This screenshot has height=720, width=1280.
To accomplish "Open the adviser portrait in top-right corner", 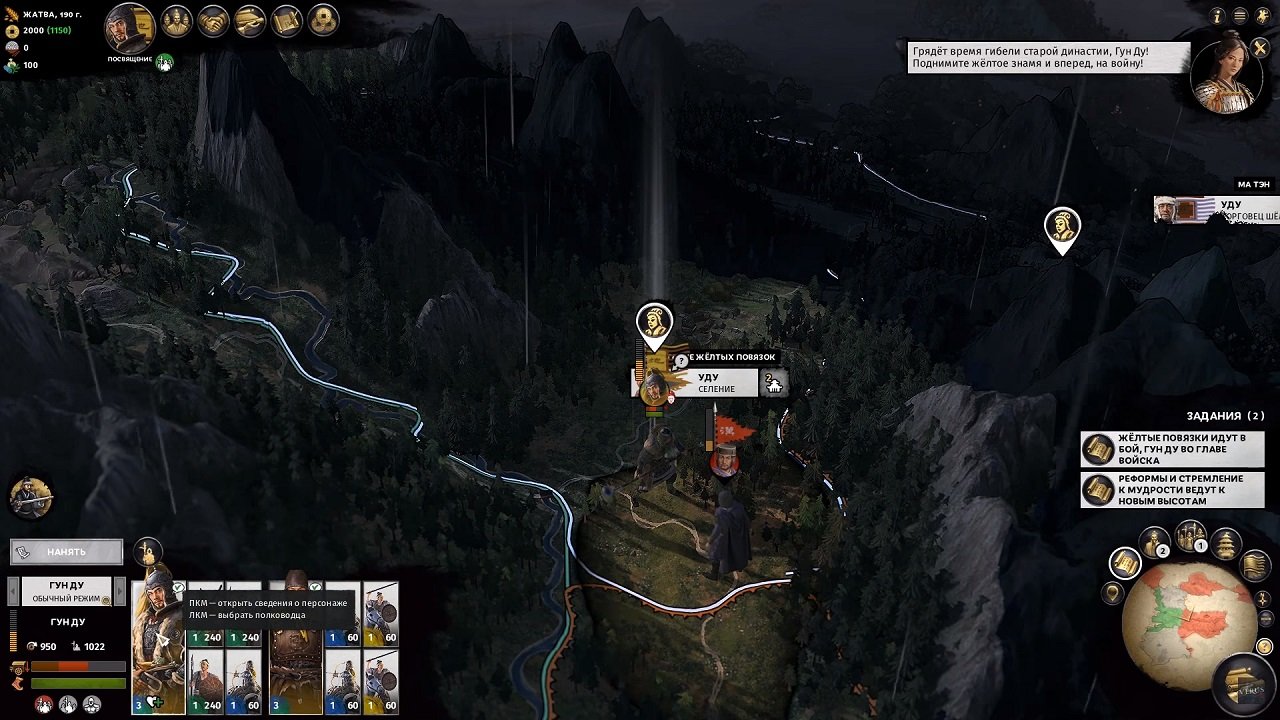I will [x=1229, y=72].
